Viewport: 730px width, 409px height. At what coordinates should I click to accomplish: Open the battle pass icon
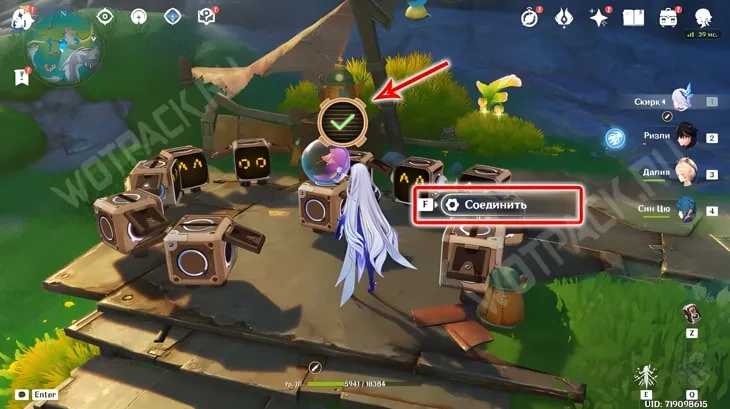coord(564,17)
